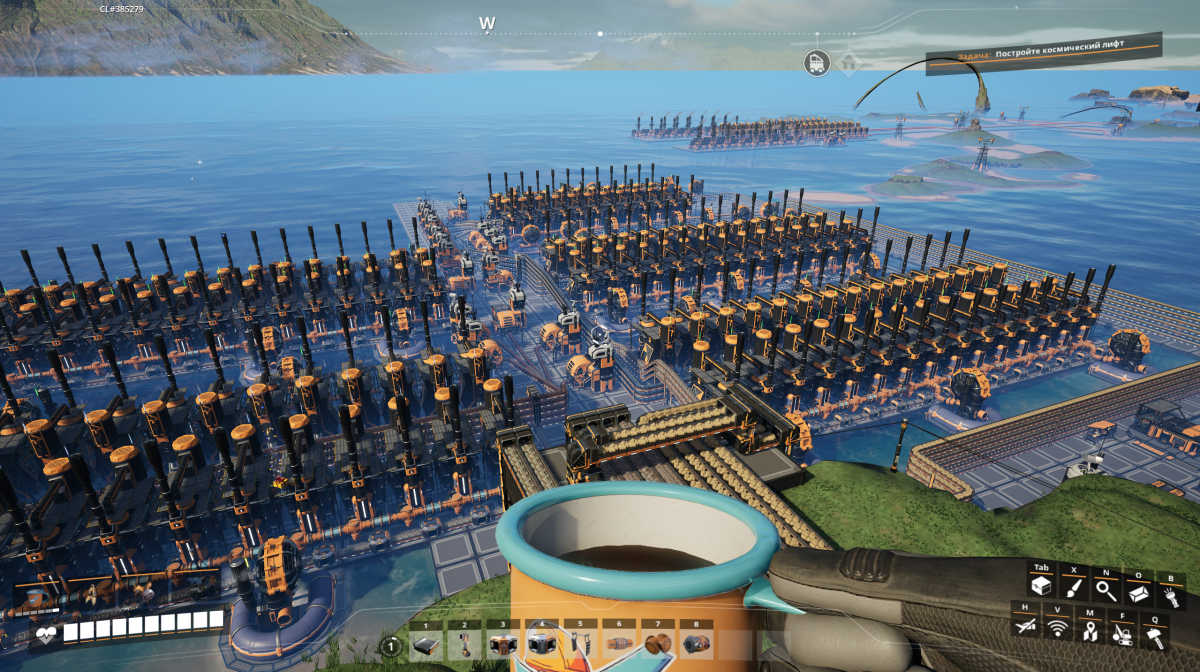Image resolution: width=1200 pixels, height=672 pixels.
Task: Open the inventory chest icon
Action: click(1041, 588)
